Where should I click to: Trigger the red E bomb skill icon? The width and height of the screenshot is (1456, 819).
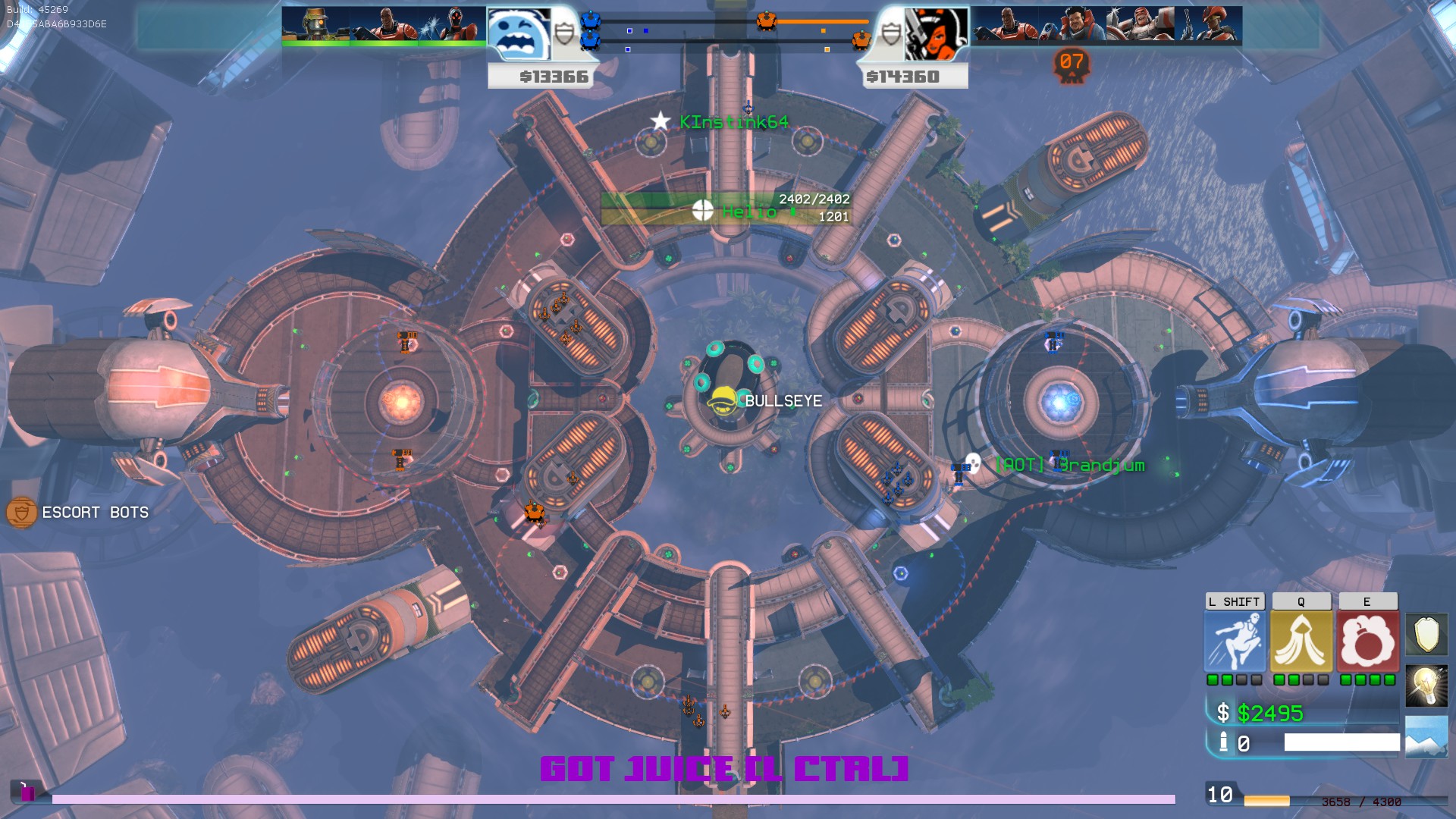pos(1367,639)
